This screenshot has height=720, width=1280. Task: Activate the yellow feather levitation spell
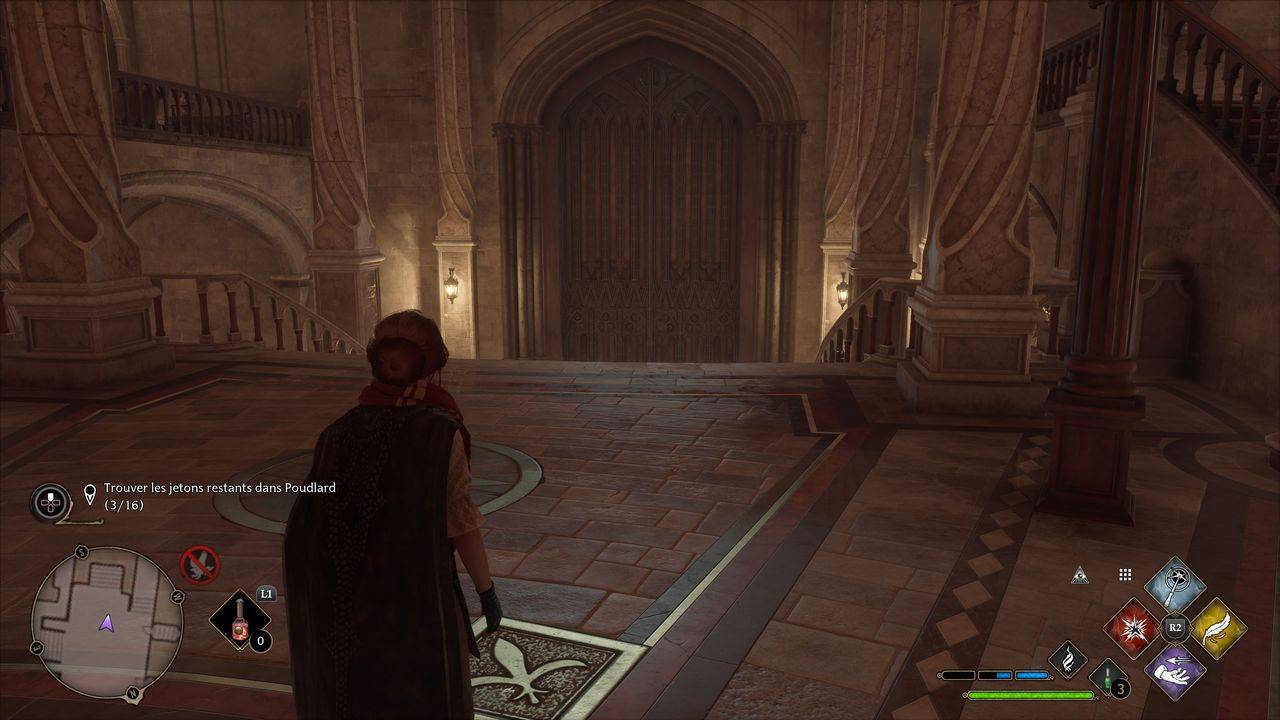(1217, 628)
